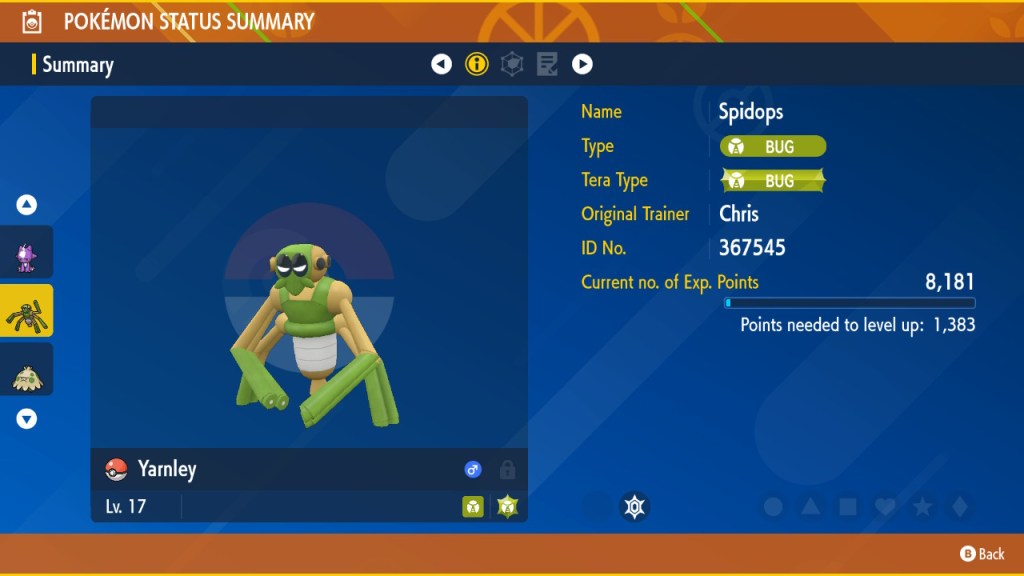This screenshot has width=1024, height=576.
Task: Toggle the star marking
Action: coord(921,507)
